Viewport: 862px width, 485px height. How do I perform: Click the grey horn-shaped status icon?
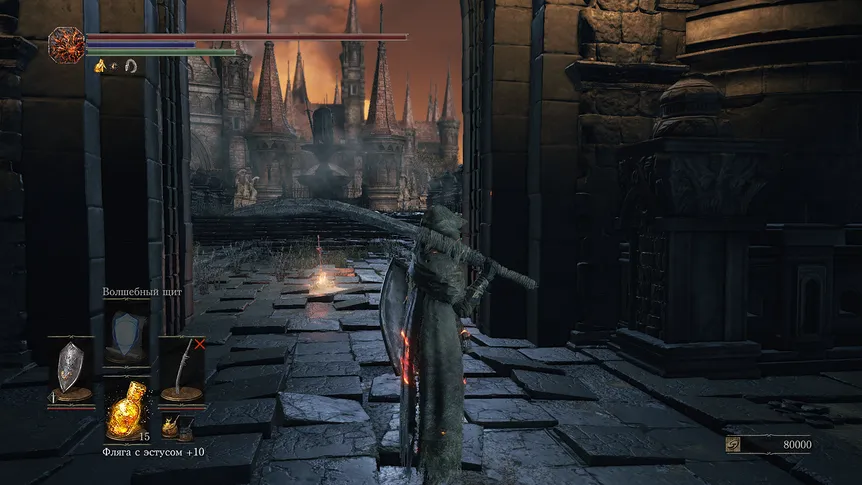point(130,66)
